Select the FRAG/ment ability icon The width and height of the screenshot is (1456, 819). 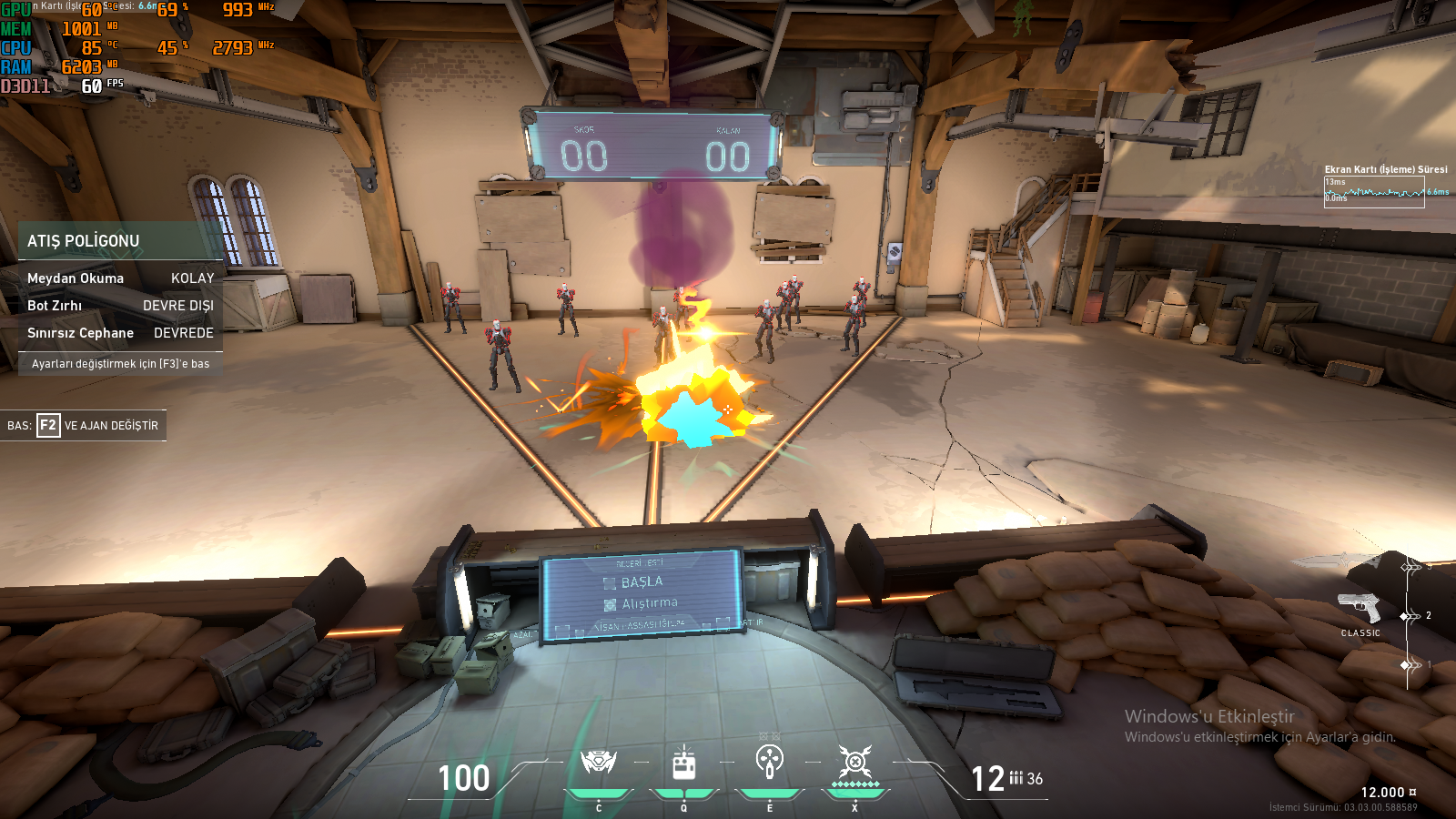(x=599, y=762)
